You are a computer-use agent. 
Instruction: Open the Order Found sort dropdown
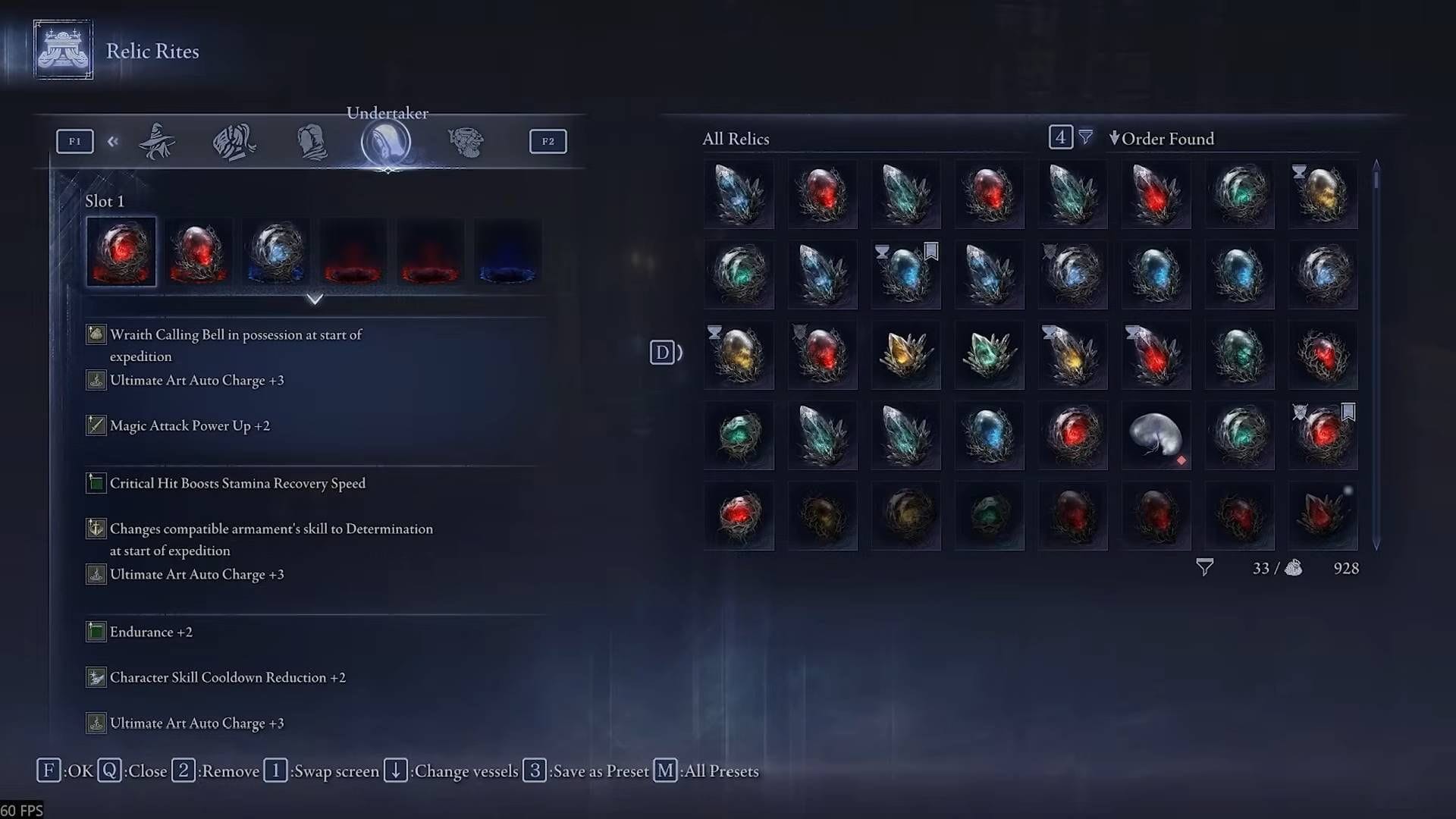(1163, 139)
